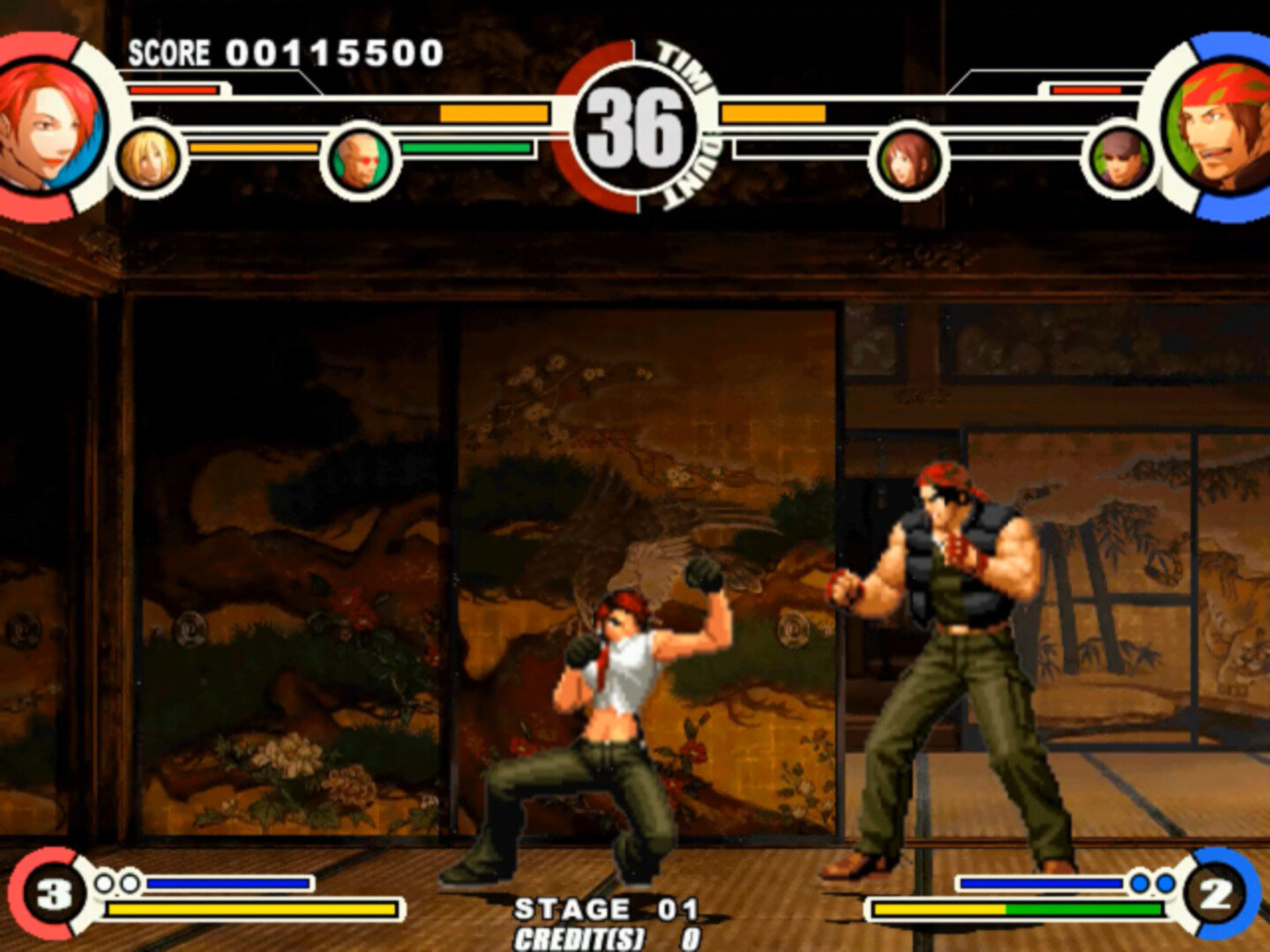1270x952 pixels.
Task: Choose the bald sunglasses teammate portrait
Action: pyautogui.click(x=359, y=160)
